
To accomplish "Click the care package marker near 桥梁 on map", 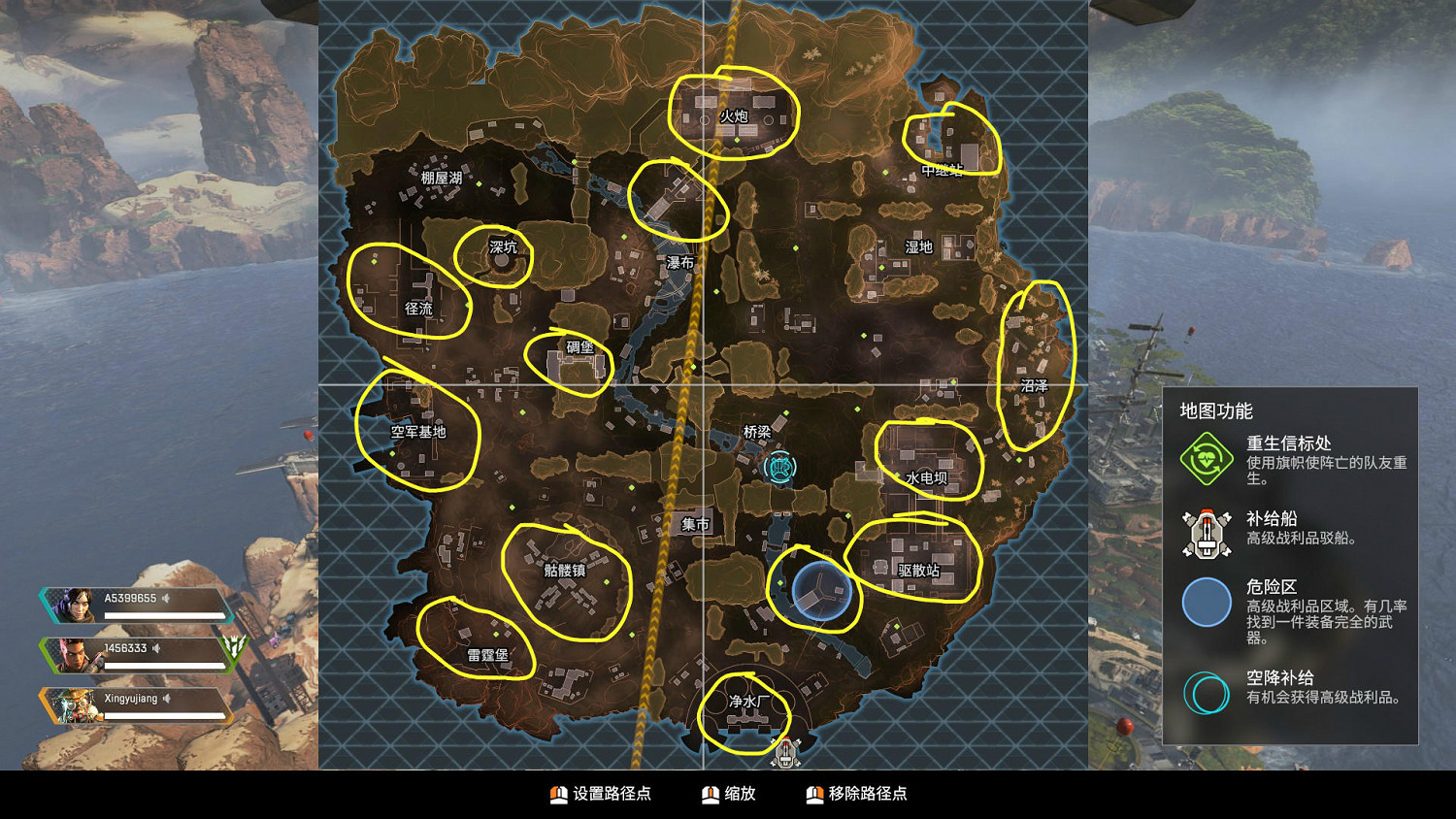I will tap(782, 469).
